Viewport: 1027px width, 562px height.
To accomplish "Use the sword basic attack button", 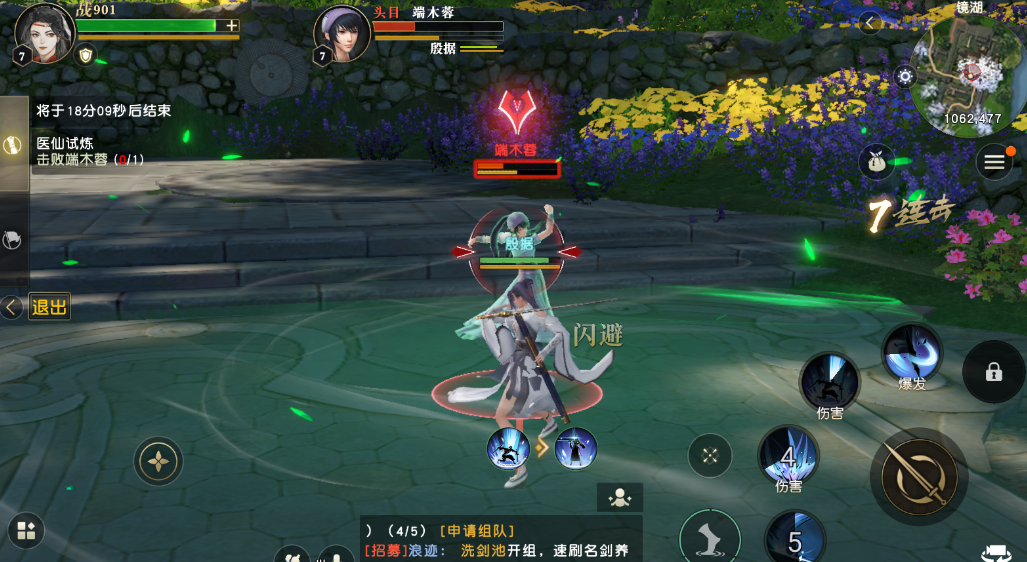I will [x=919, y=477].
